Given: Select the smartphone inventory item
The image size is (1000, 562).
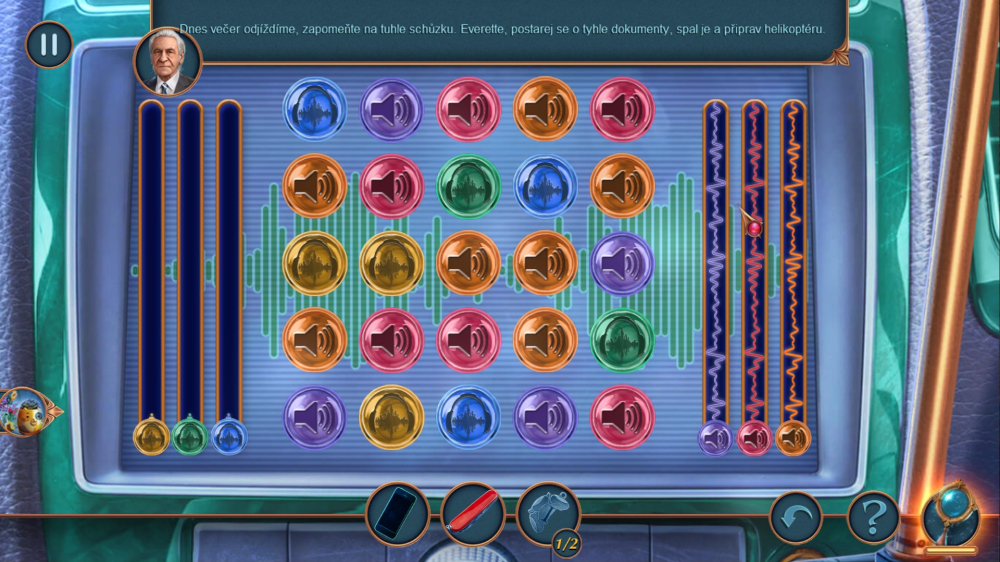Looking at the screenshot, I should click(x=397, y=515).
